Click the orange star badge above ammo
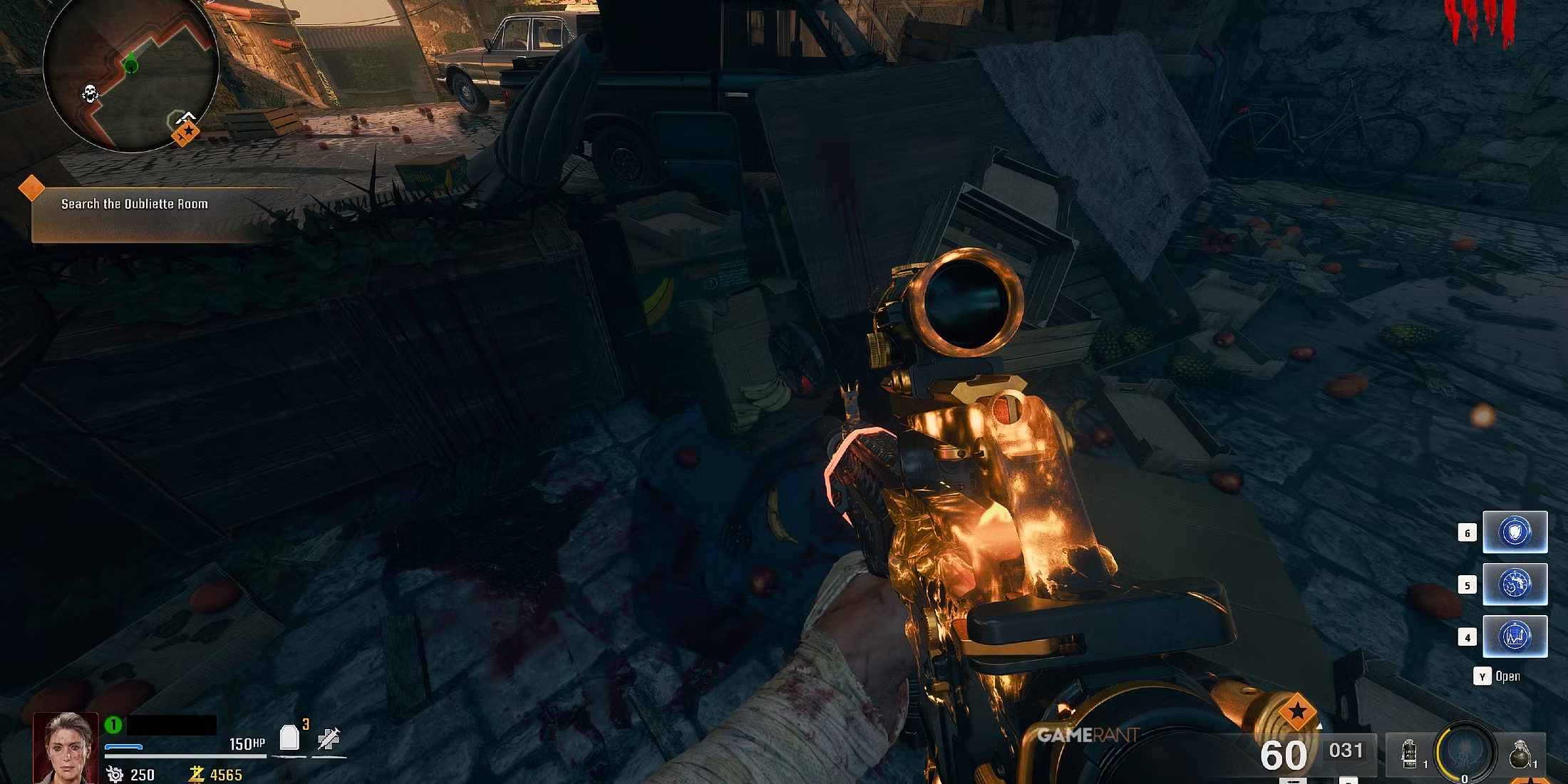Image resolution: width=1568 pixels, height=784 pixels. [x=1296, y=711]
